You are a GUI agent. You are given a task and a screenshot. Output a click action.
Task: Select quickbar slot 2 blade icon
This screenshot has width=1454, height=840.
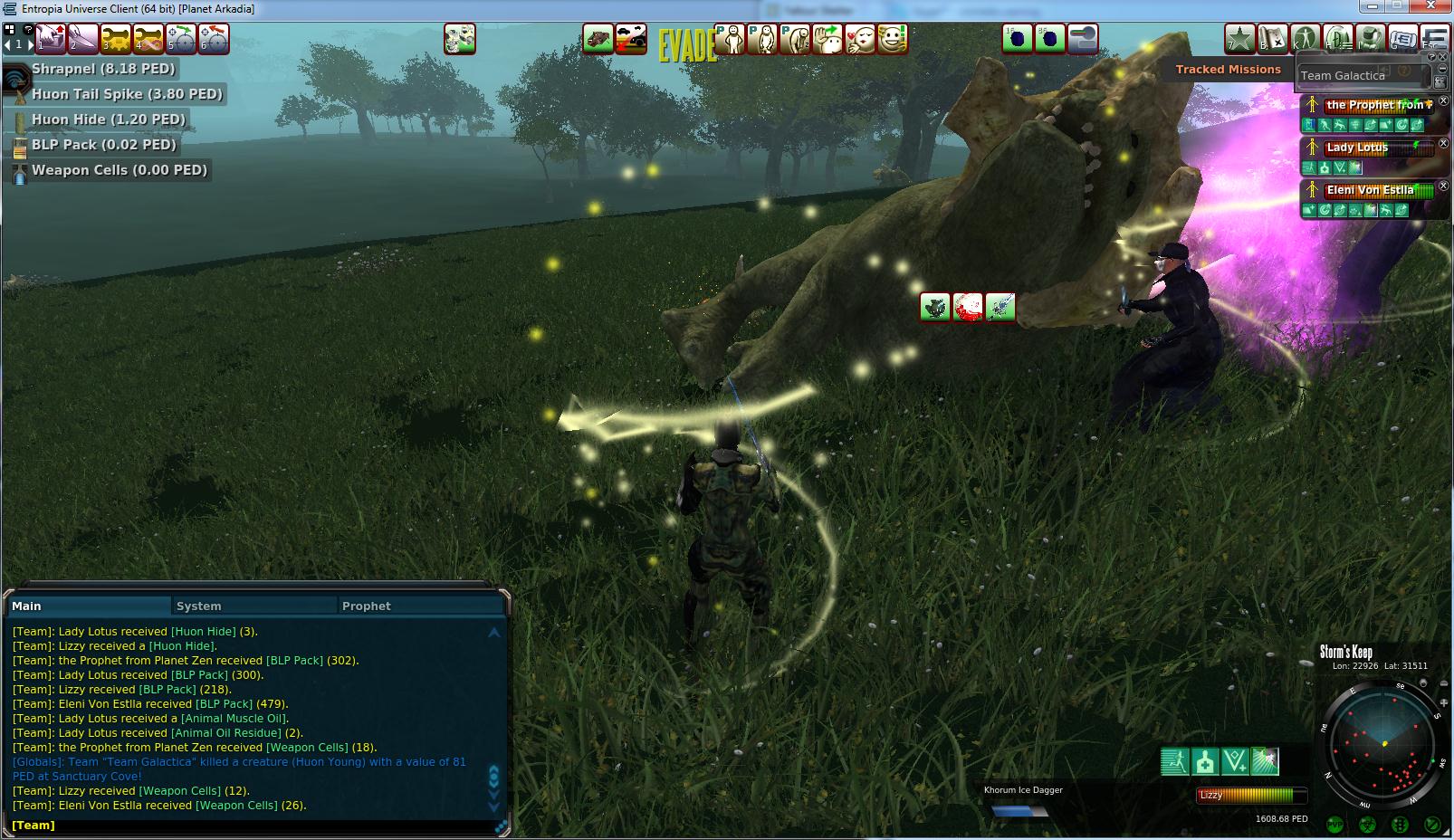pos(82,40)
